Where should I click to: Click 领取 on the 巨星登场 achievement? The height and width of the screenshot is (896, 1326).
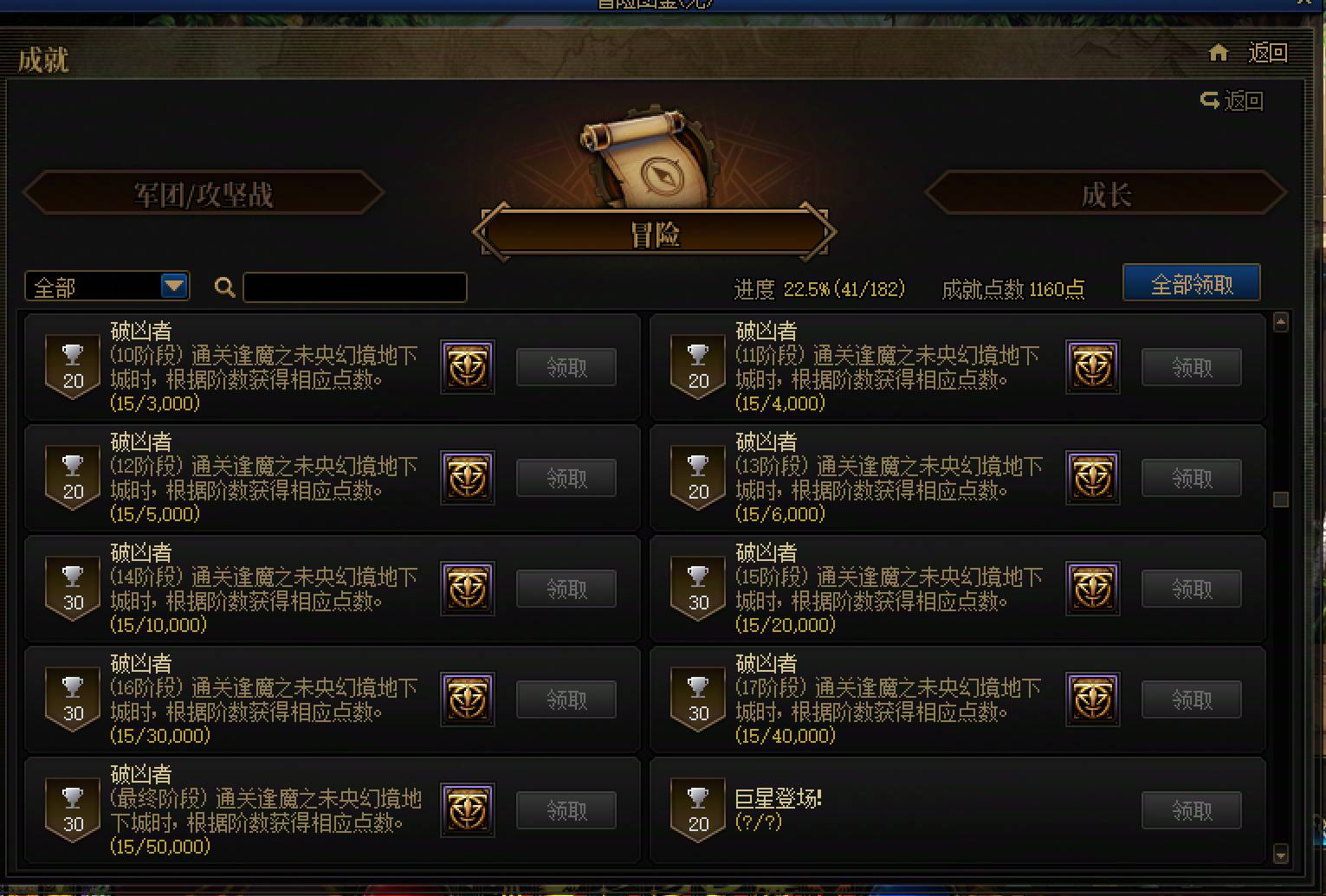(1191, 809)
